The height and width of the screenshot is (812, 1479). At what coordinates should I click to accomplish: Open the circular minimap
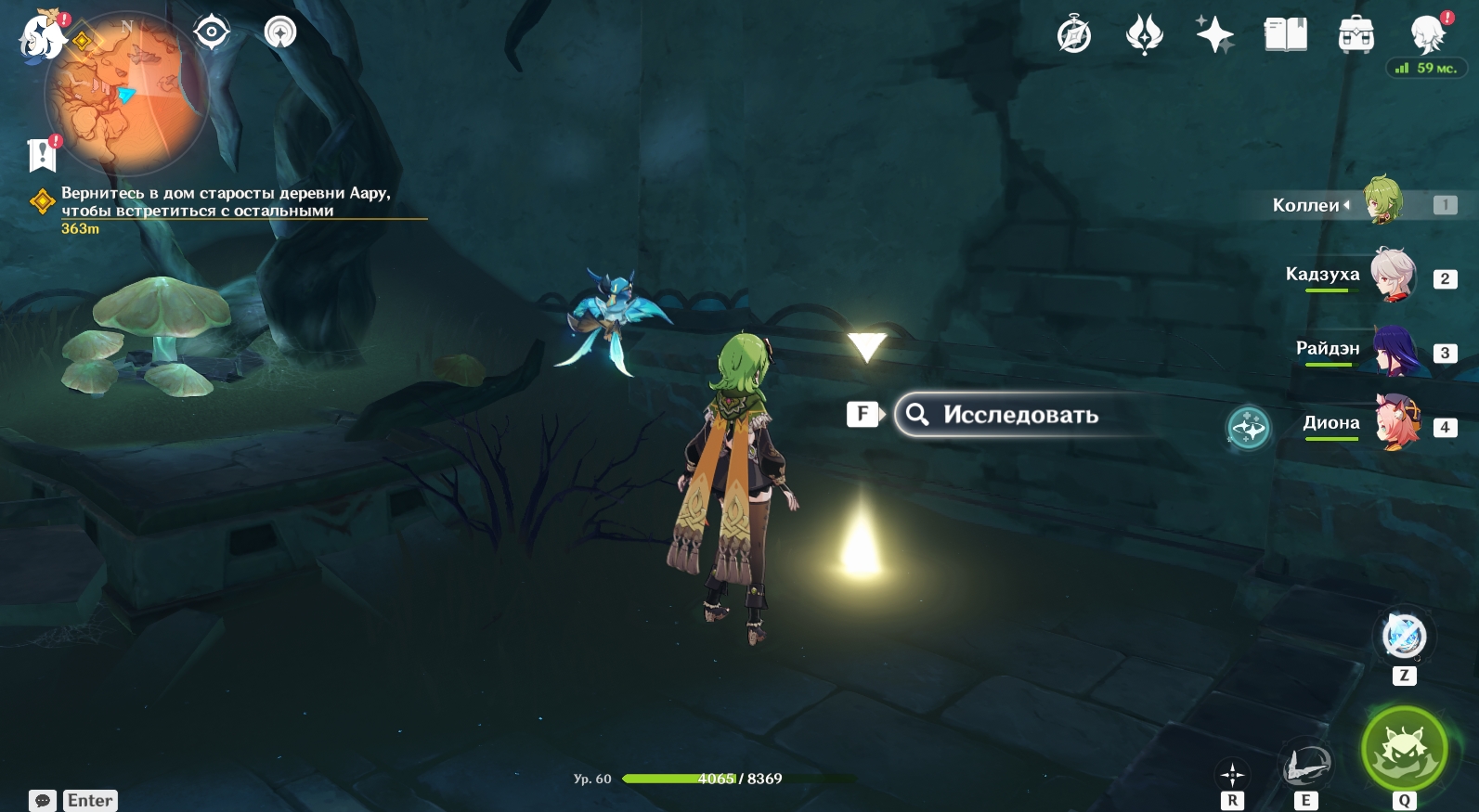125,93
